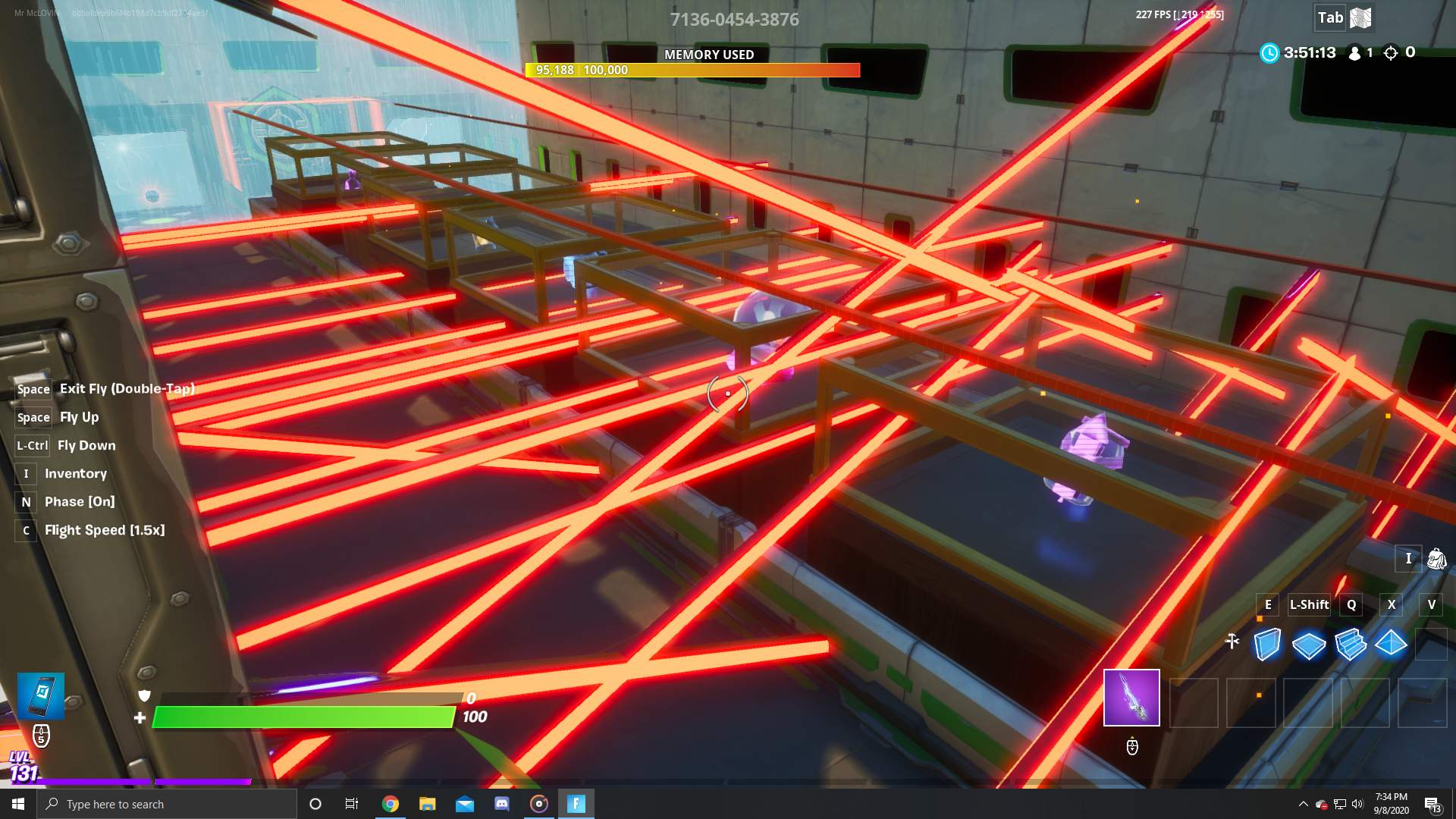Viewport: 1456px width, 819px height.
Task: Select the creative phone tool icon
Action: [41, 695]
